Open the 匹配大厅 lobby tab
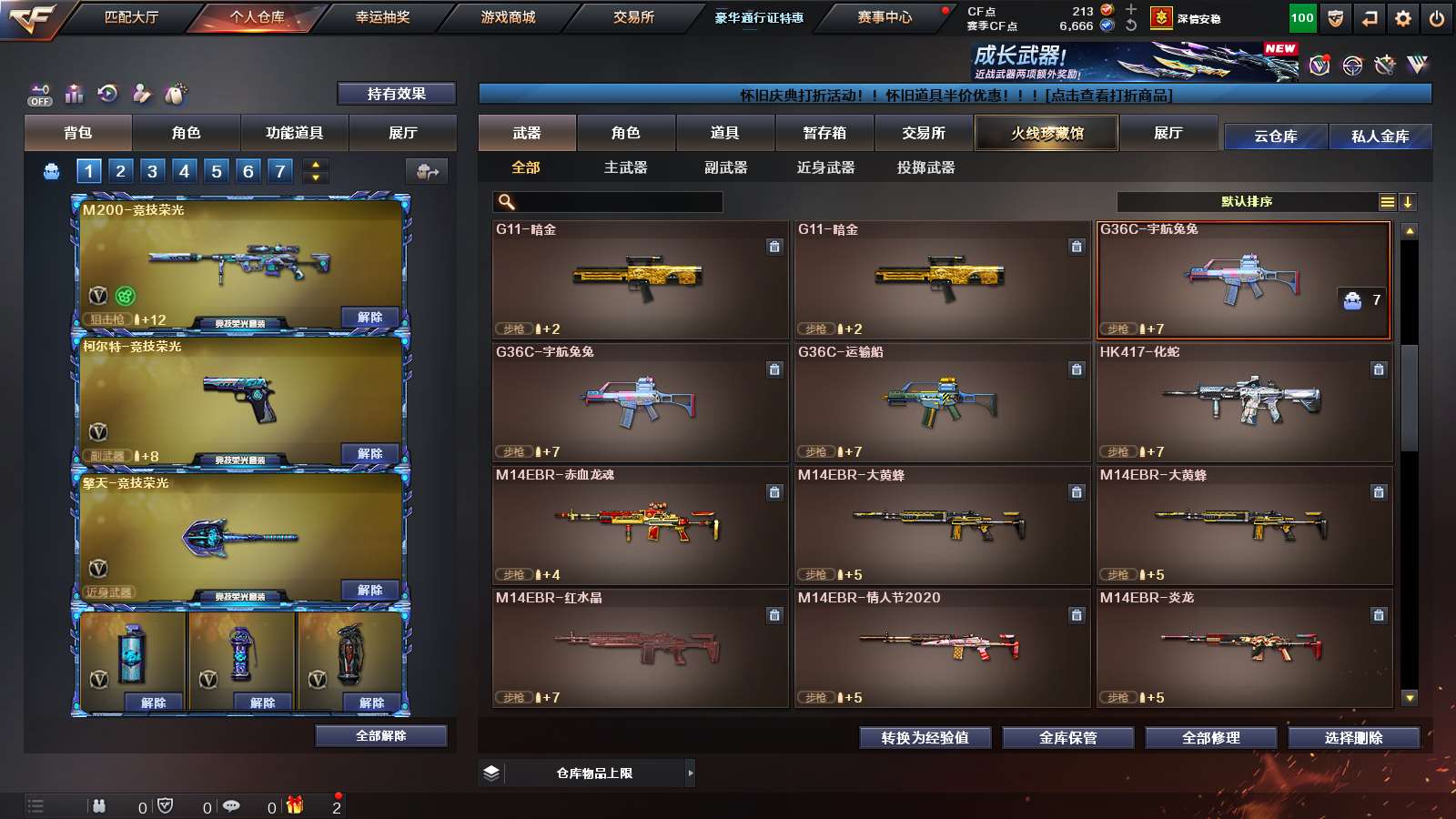The height and width of the screenshot is (819, 1456). click(x=131, y=17)
